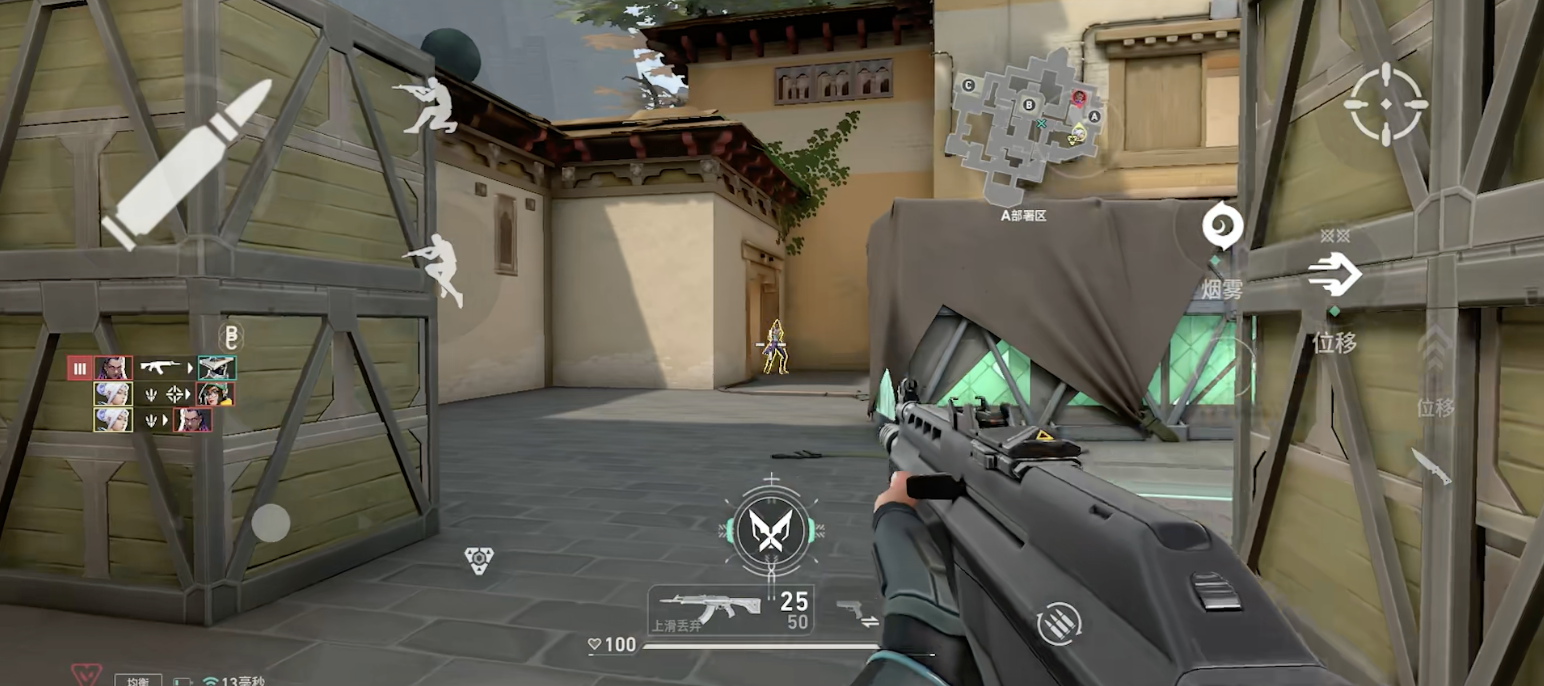Tap the red logo icon beside 均衡

tap(86, 675)
